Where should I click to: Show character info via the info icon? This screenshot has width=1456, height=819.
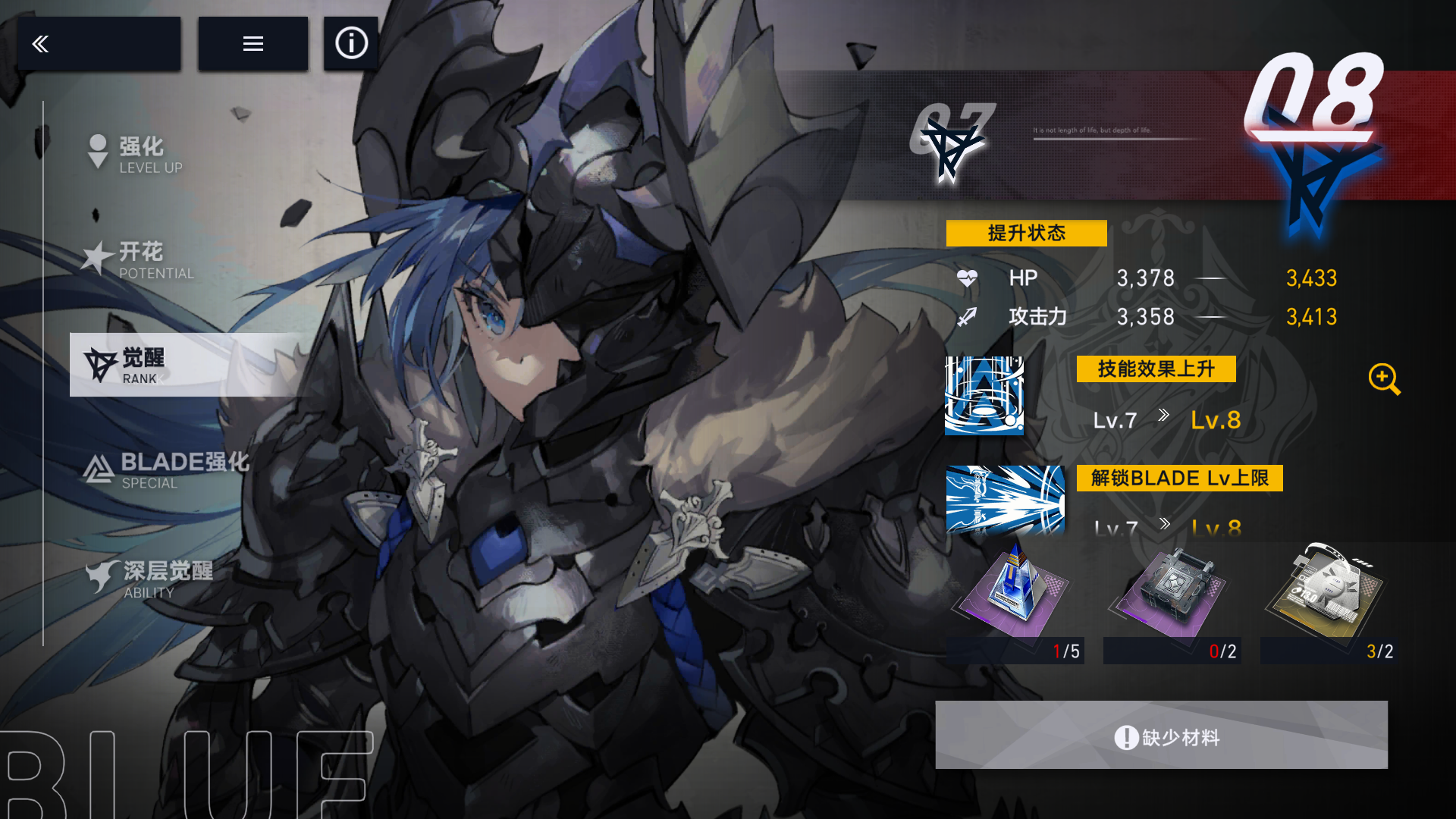tap(351, 44)
